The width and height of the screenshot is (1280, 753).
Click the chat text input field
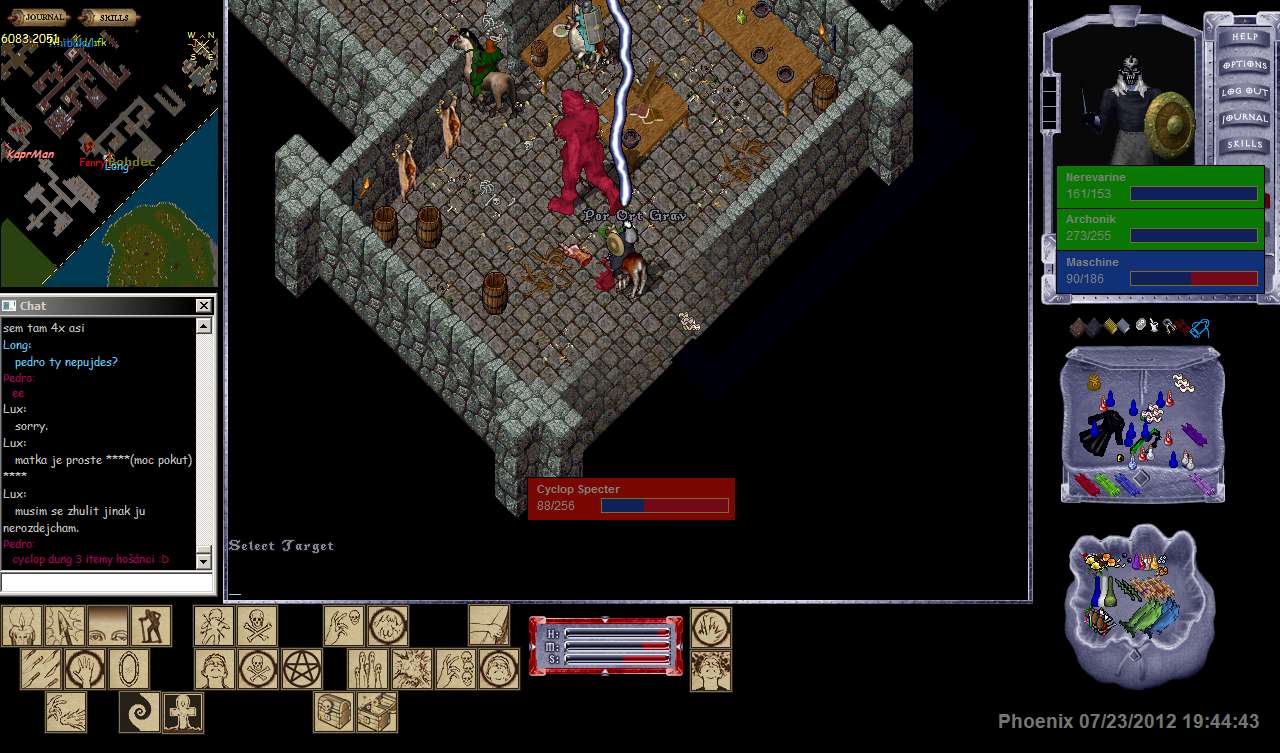[106, 582]
